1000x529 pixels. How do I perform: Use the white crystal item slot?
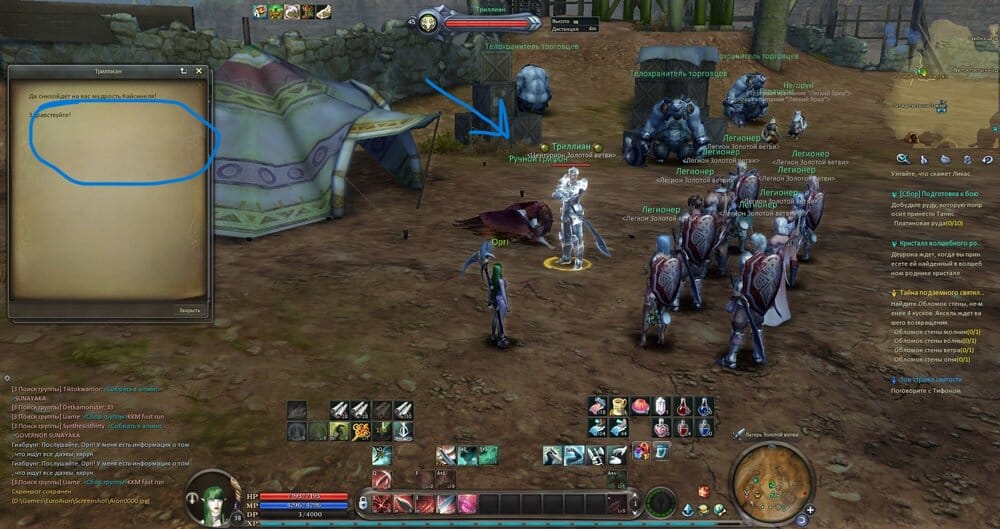tap(662, 406)
